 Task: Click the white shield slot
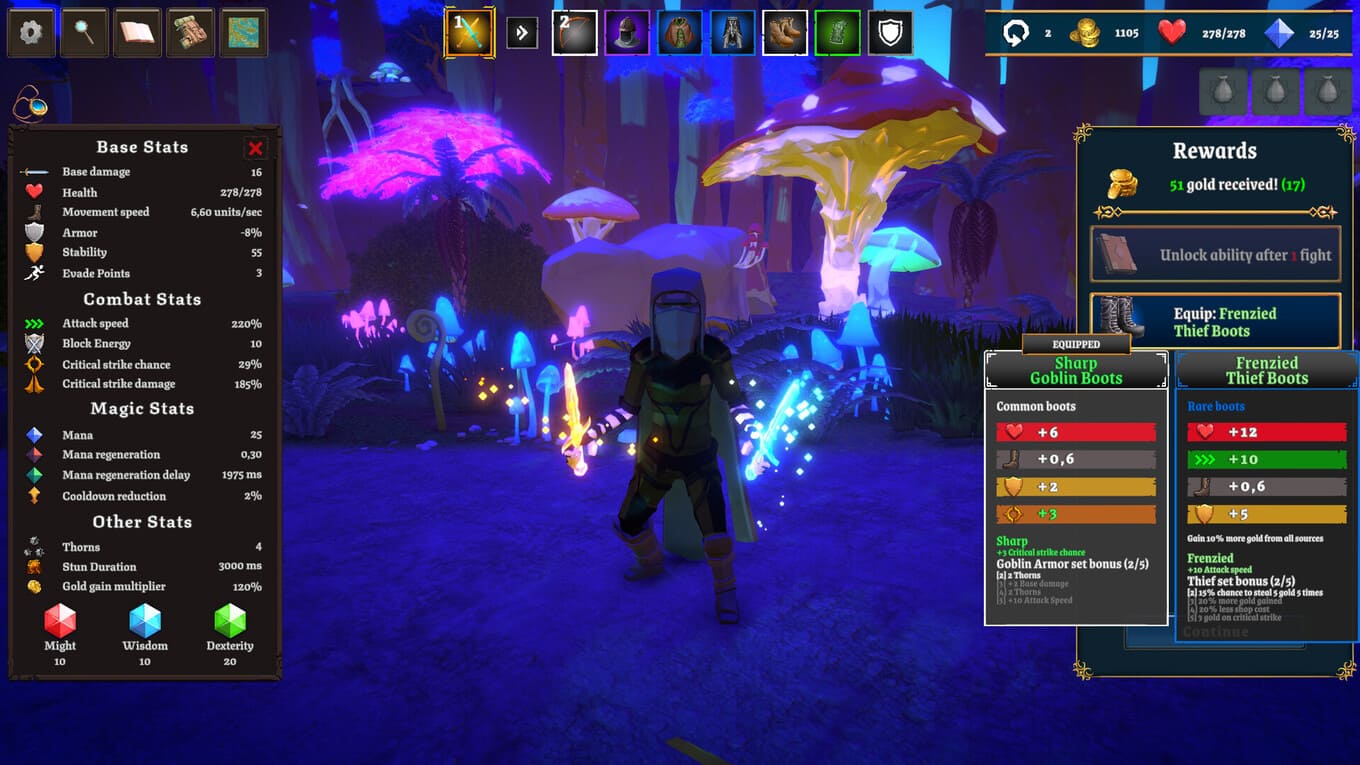[889, 33]
